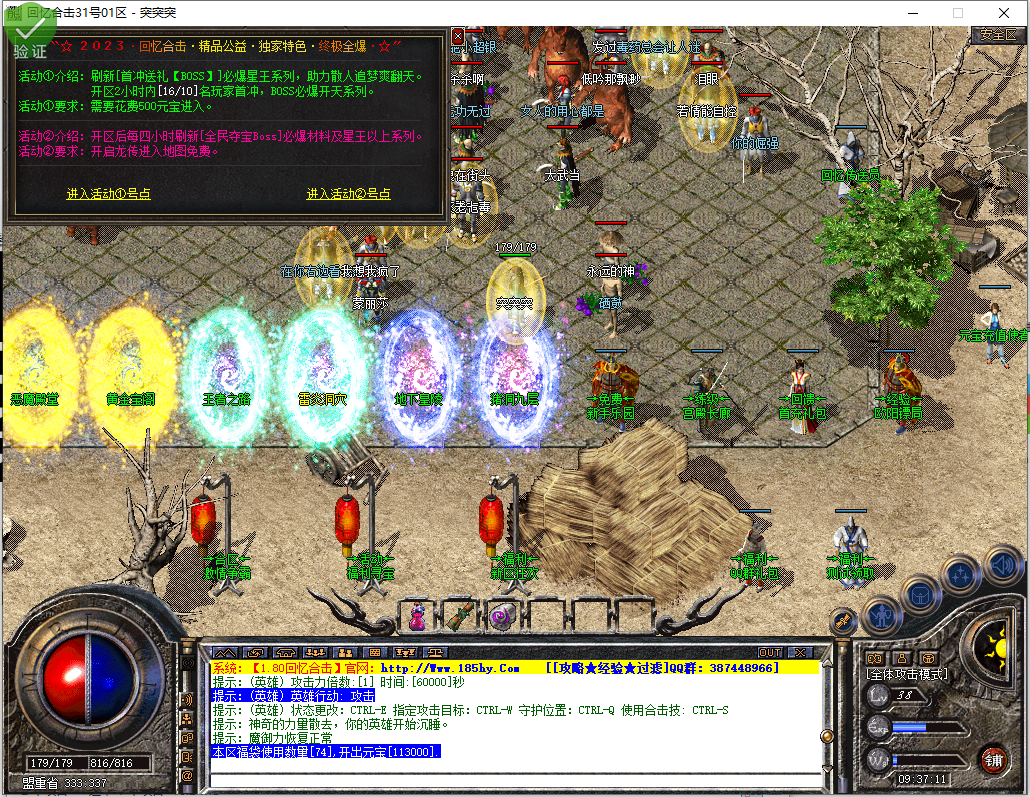Viewport: 1030px width, 797px height.
Task: Use the purple potion in the quick slot
Action: 418,617
